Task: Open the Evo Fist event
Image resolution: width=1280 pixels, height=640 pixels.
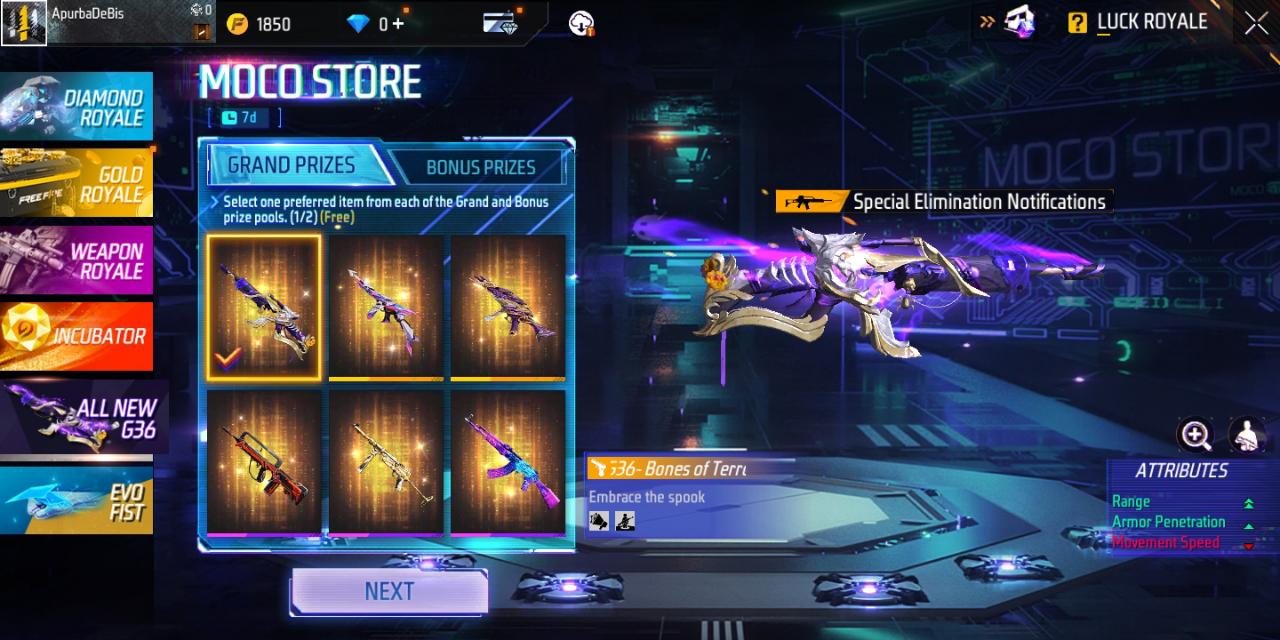Action: click(x=77, y=500)
